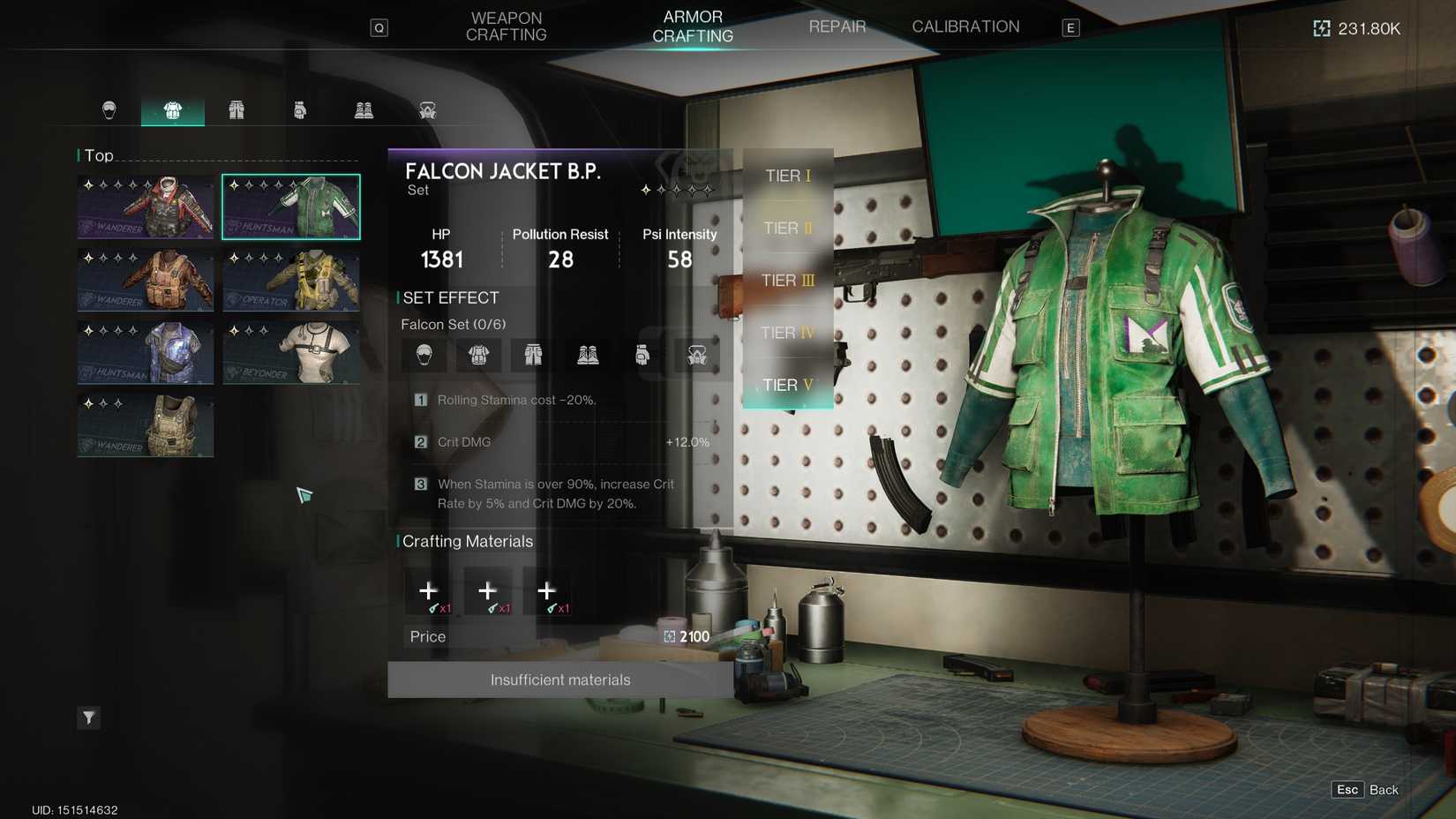Choose the white Beyonder top blueprint
Screen dimensions: 1456x819
tap(291, 352)
